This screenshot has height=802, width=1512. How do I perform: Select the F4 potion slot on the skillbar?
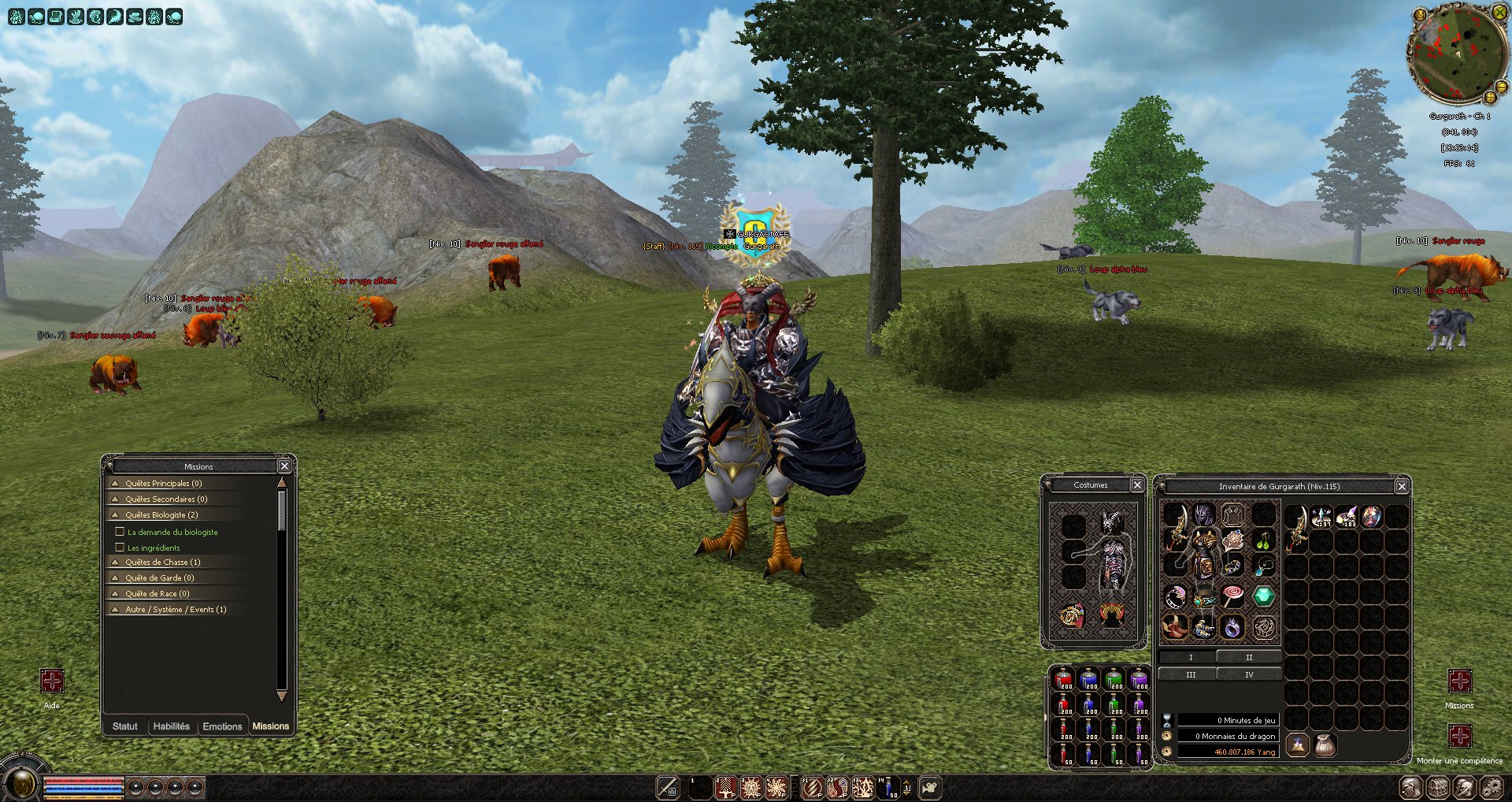click(x=888, y=788)
